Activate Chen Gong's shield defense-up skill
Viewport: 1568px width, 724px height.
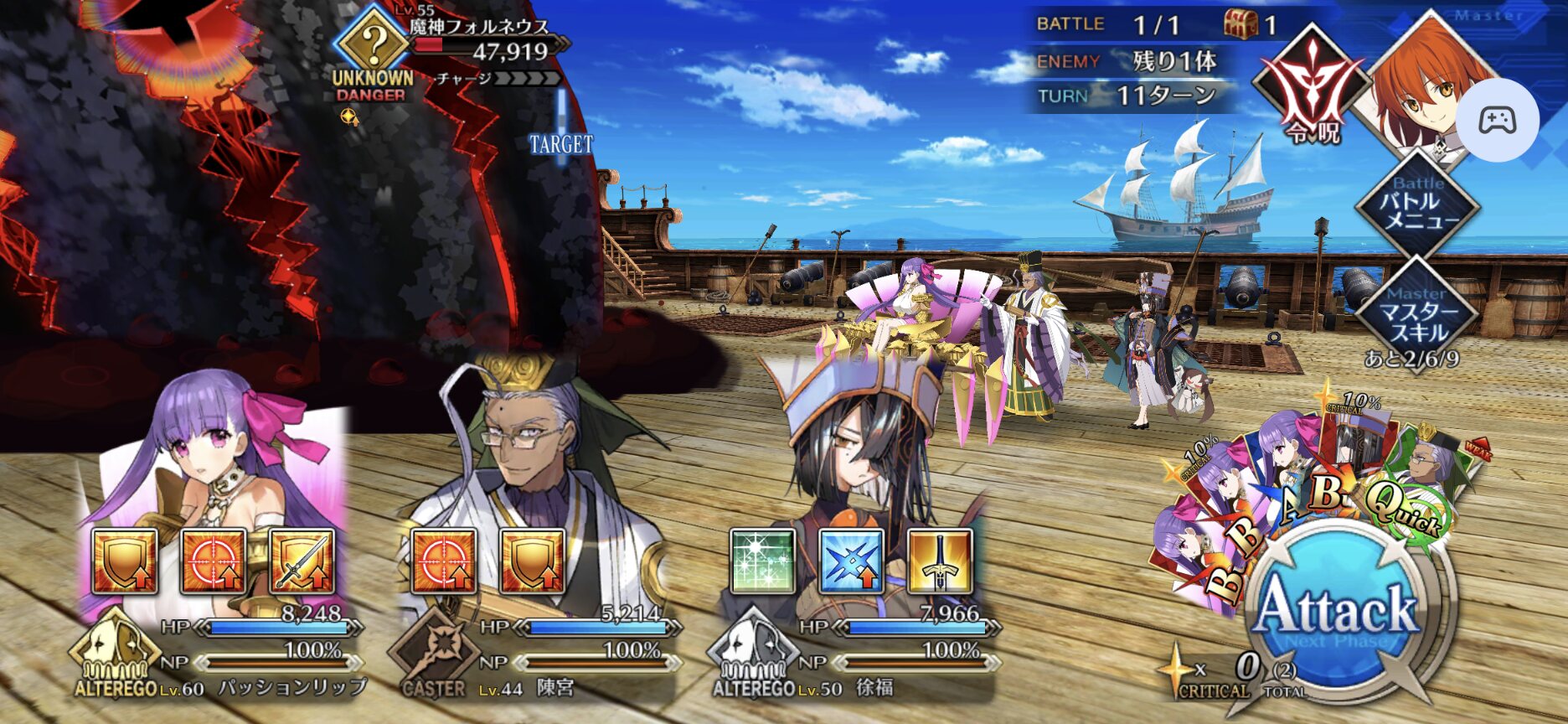coord(532,561)
